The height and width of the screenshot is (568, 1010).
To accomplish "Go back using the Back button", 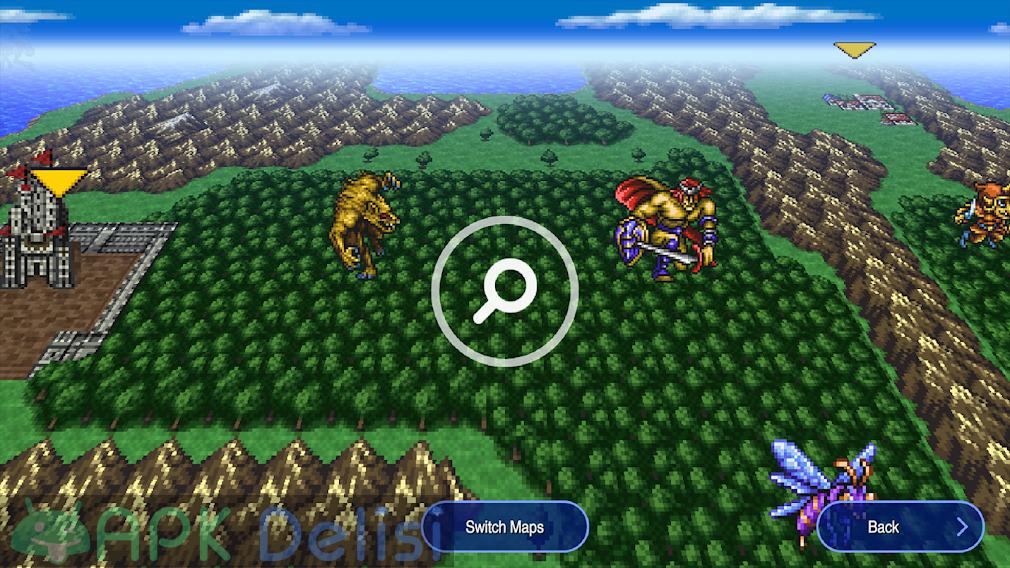I will click(x=900, y=527).
